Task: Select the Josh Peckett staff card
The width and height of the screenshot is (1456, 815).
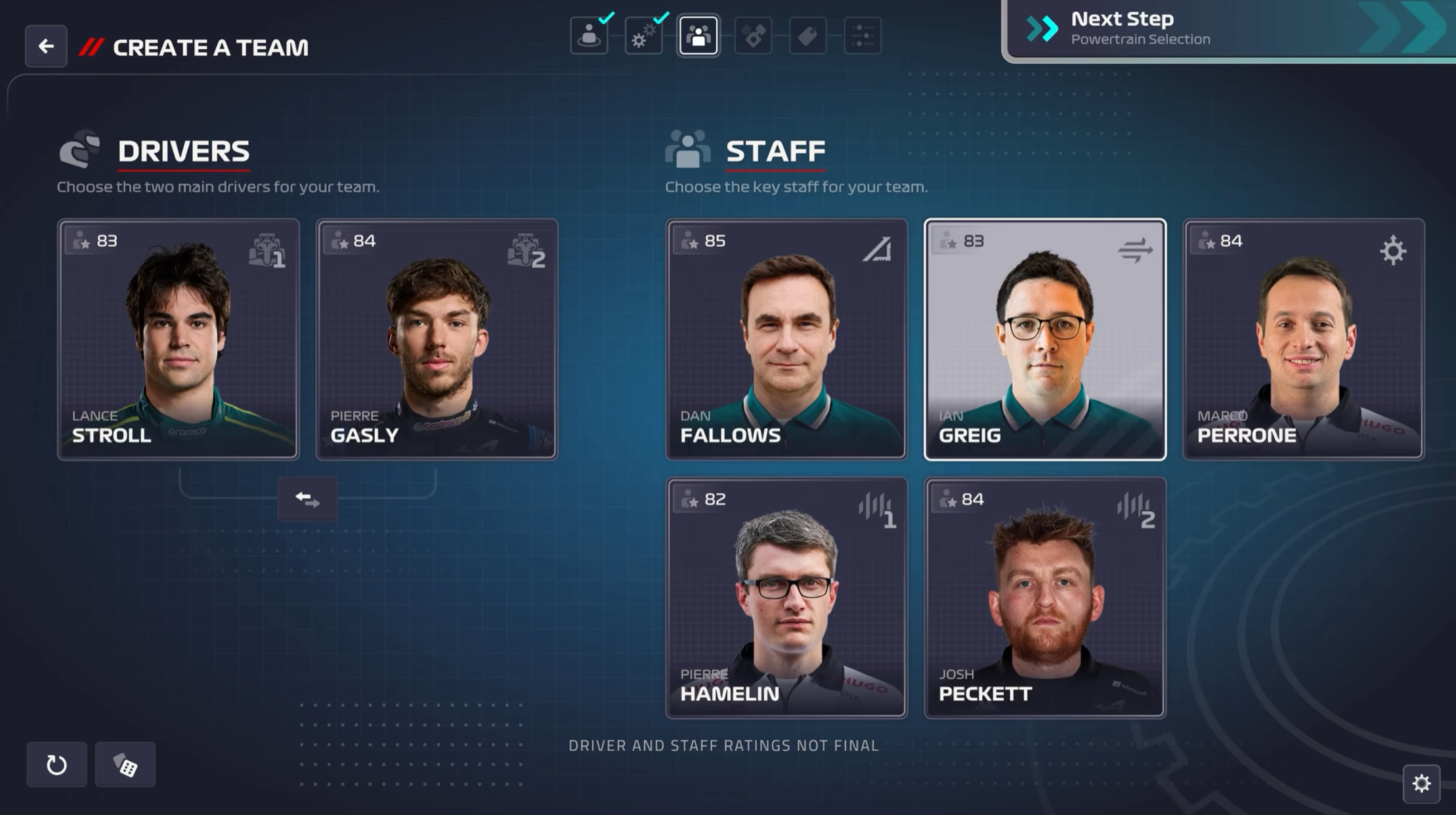Action: point(1044,597)
